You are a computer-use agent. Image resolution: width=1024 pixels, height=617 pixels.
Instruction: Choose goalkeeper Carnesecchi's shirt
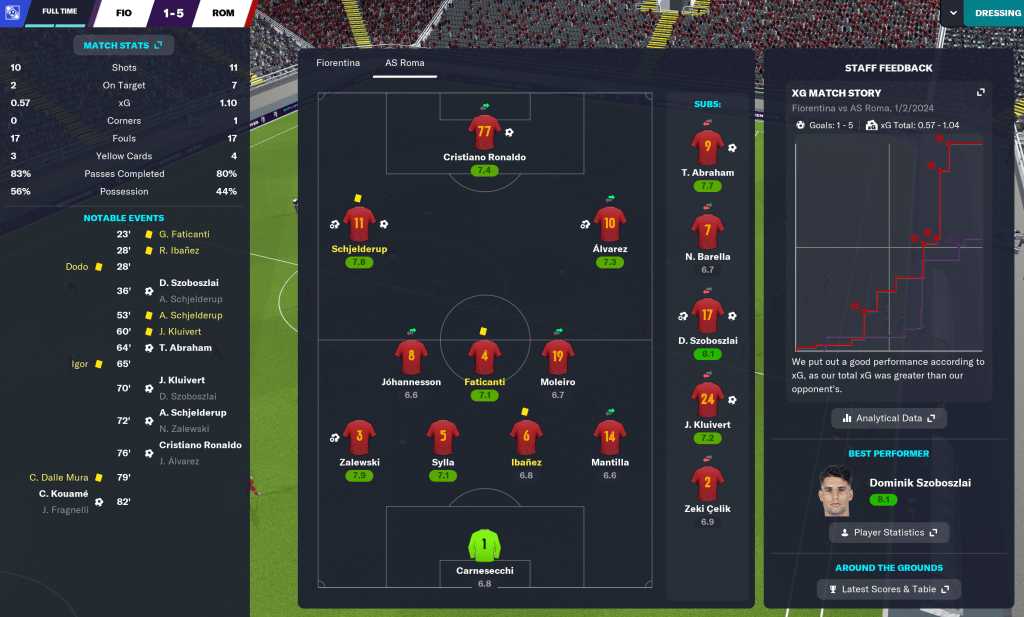(x=484, y=546)
